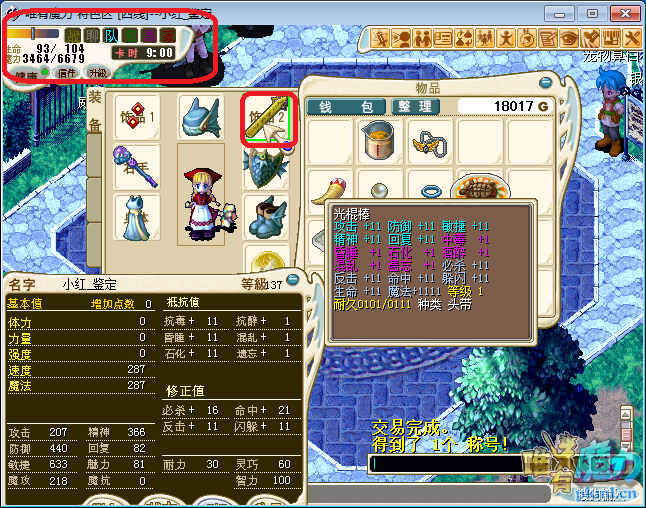Toggle the 队 team mode button
Image resolution: width=646 pixels, height=508 pixels.
pos(110,35)
